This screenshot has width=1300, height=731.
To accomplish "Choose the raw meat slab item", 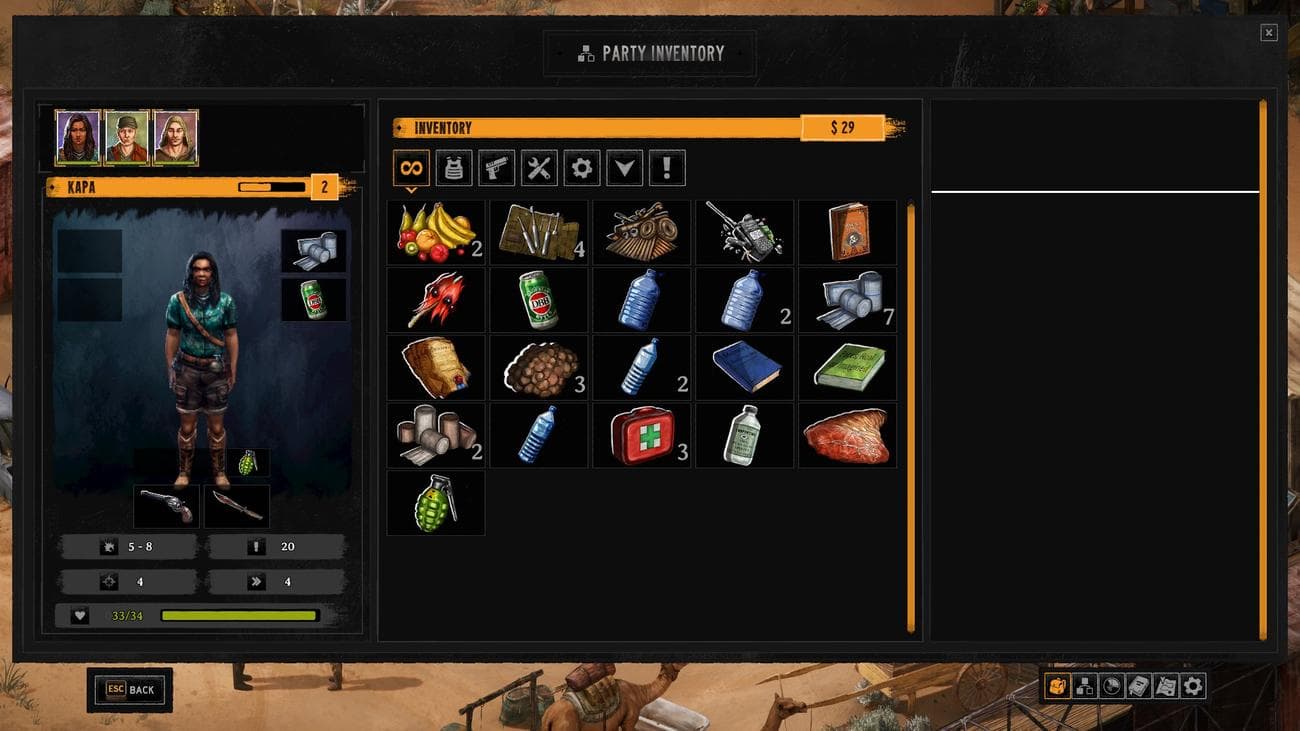I will coord(846,436).
